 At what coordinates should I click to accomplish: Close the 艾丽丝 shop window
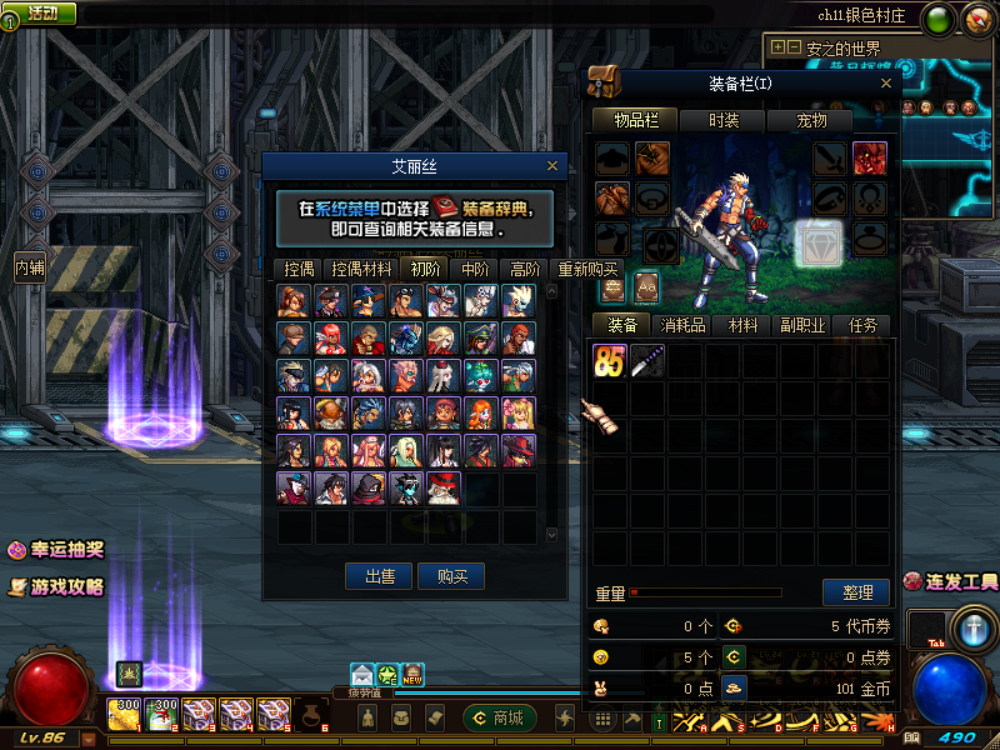pyautogui.click(x=553, y=167)
